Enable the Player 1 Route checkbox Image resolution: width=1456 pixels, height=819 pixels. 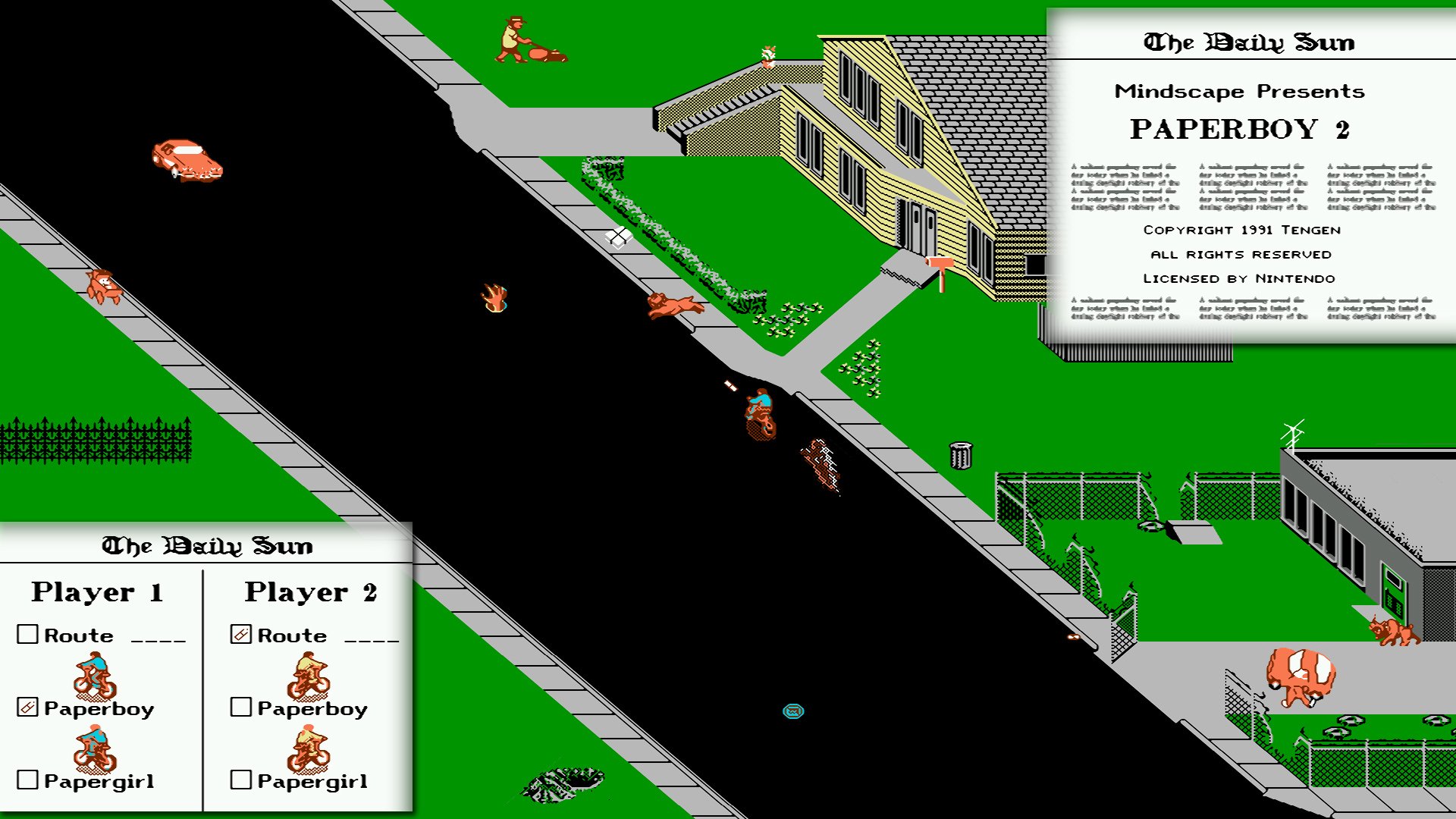[28, 635]
